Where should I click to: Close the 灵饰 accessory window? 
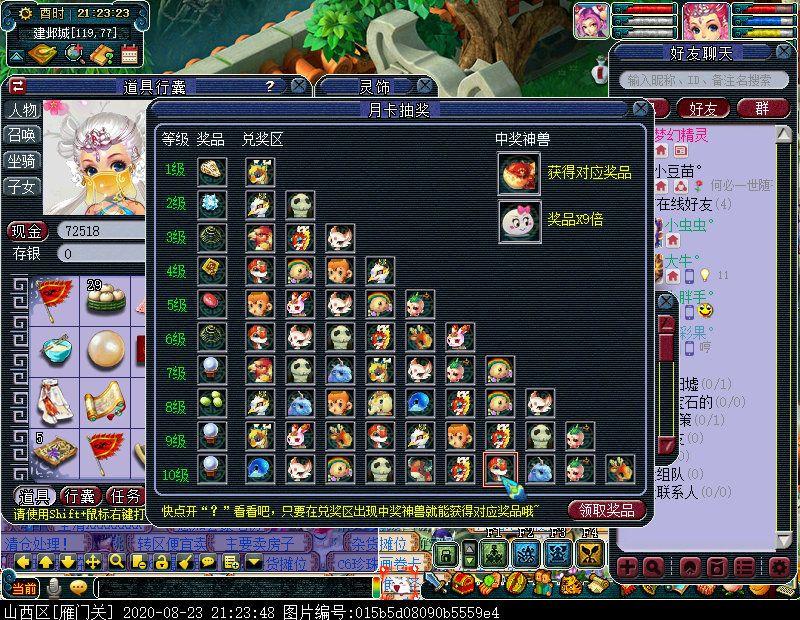pyautogui.click(x=425, y=87)
